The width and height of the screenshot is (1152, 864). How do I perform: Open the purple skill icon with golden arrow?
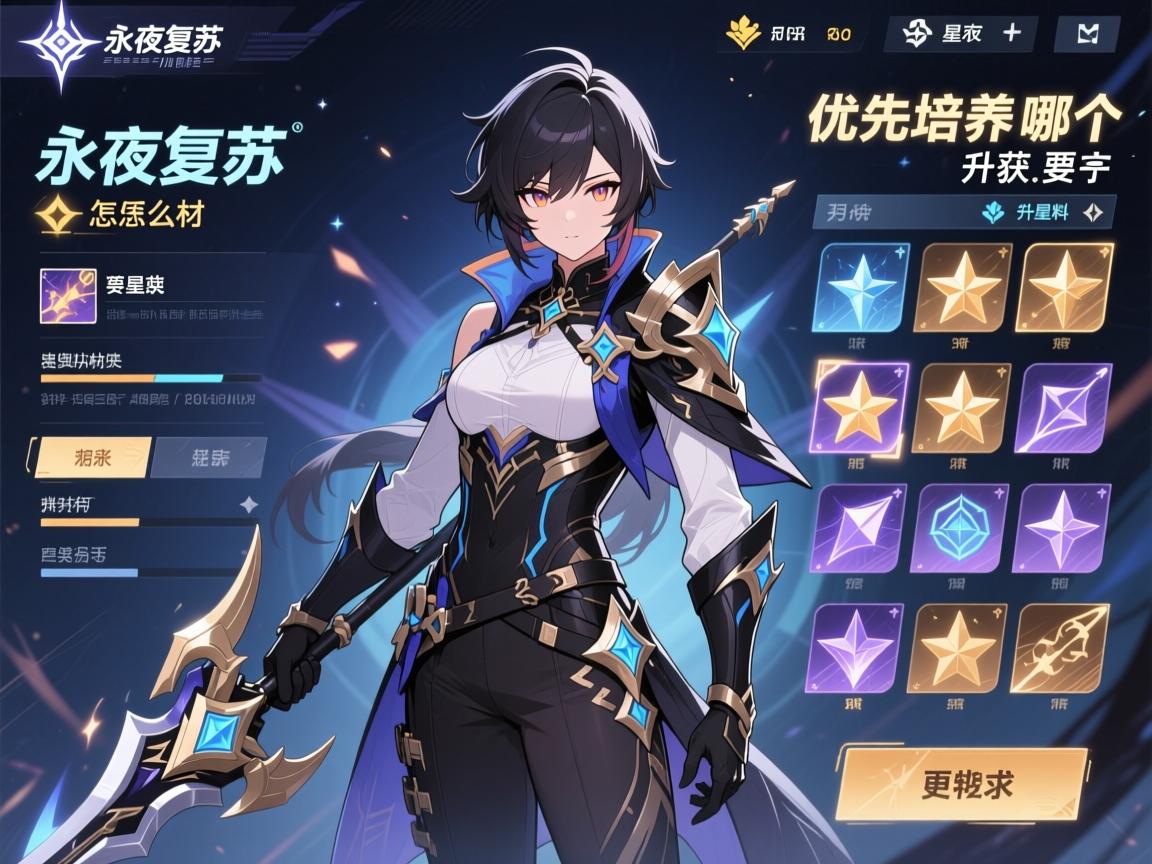click(68, 295)
